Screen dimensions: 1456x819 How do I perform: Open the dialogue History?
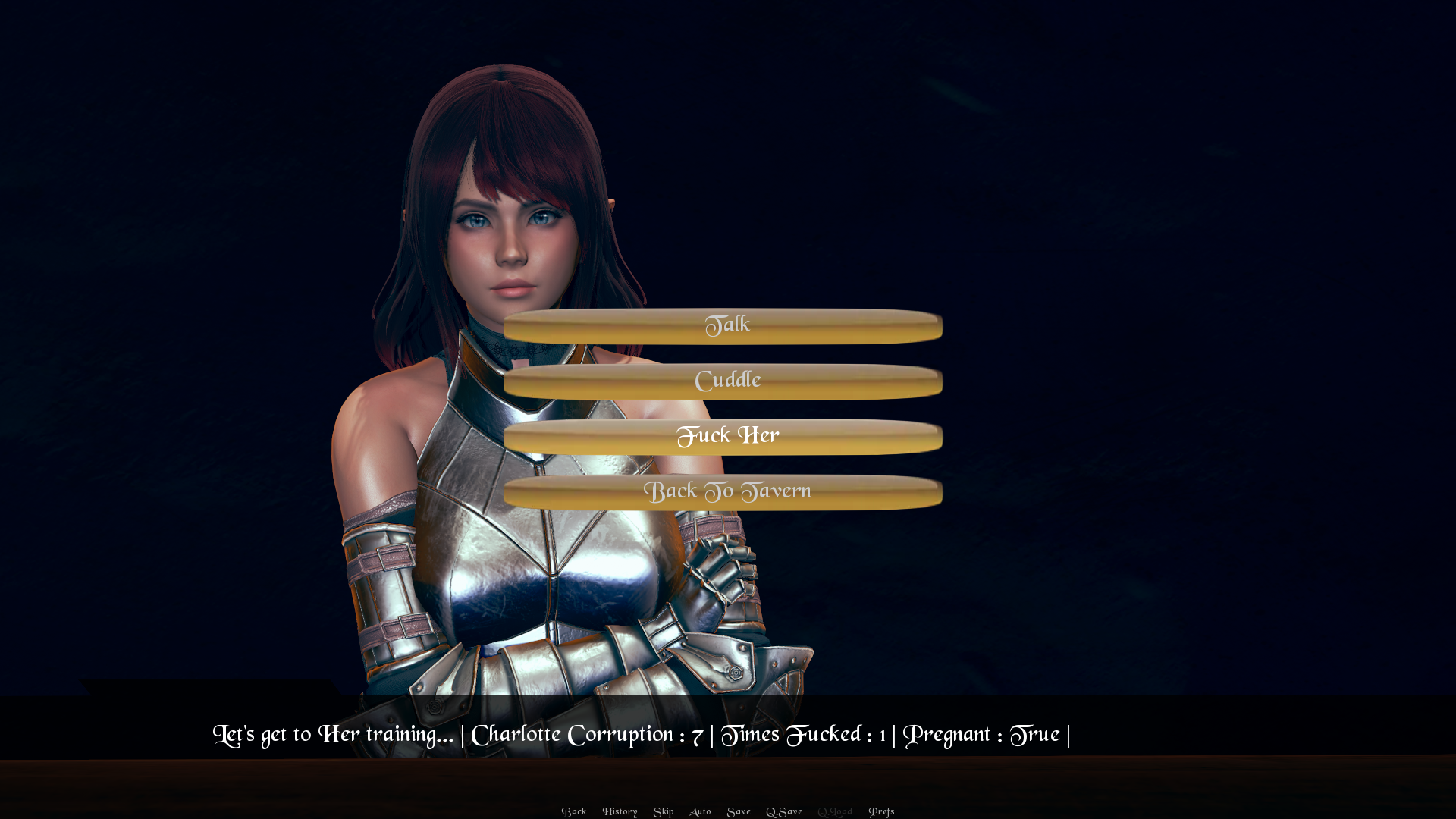tap(620, 811)
